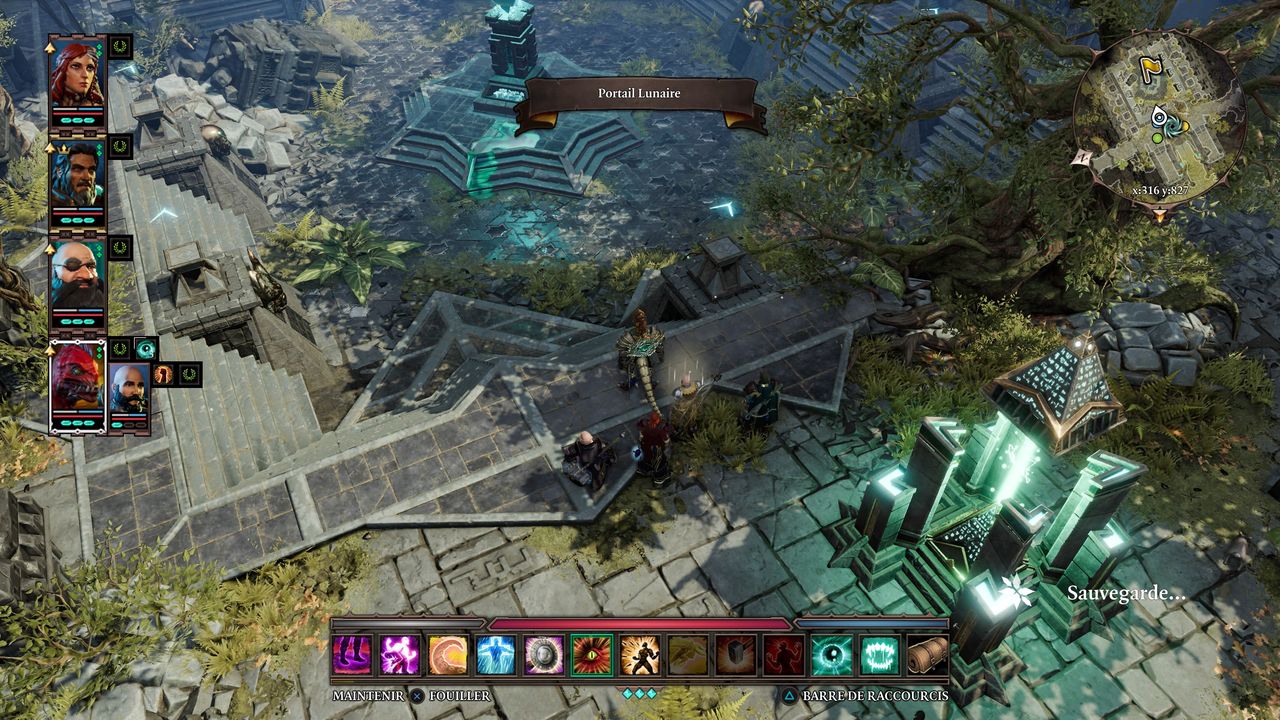Viewport: 1280px width, 720px height.
Task: Activate the red dragon eye skill
Action: 592,655
